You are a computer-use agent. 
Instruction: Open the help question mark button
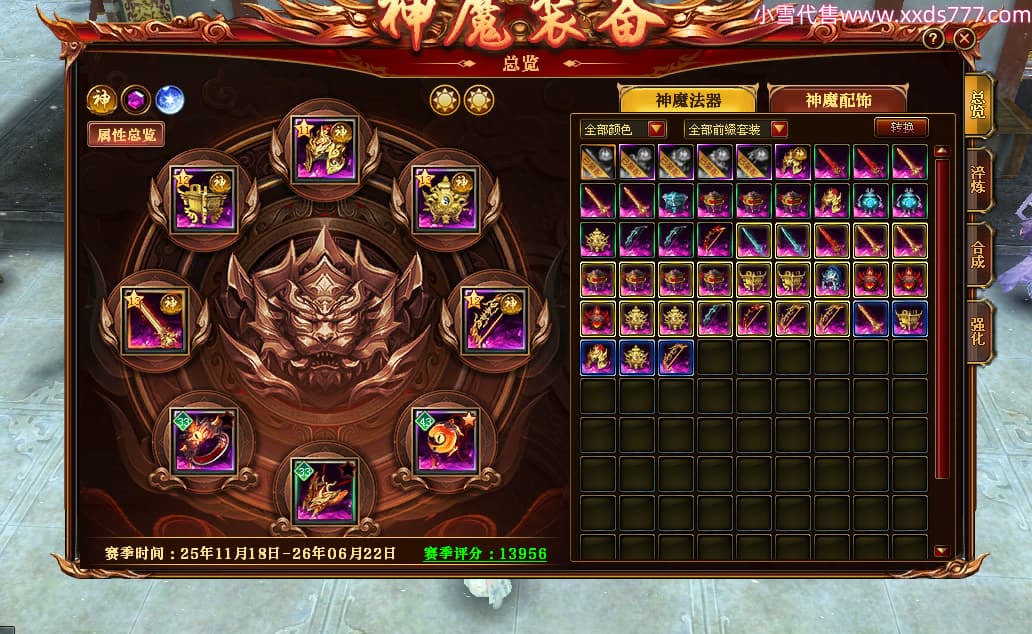pos(933,39)
